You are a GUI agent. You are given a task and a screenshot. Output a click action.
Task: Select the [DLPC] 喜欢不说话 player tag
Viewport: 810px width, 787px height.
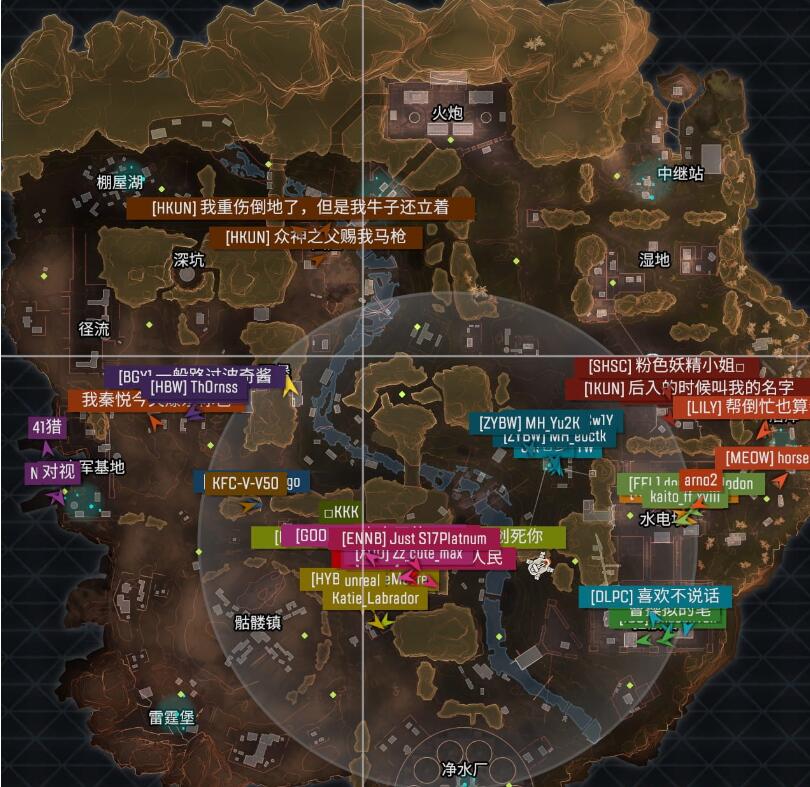pyautogui.click(x=655, y=597)
